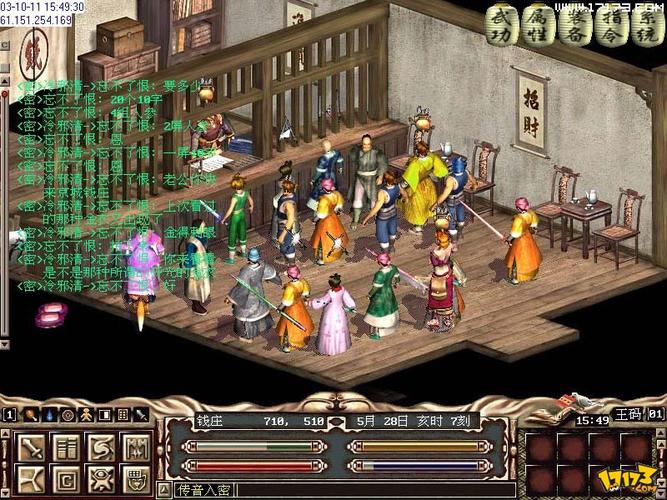Click the small orange figure toolbar icon
Viewport: 667px width, 500px height.
tap(86, 414)
